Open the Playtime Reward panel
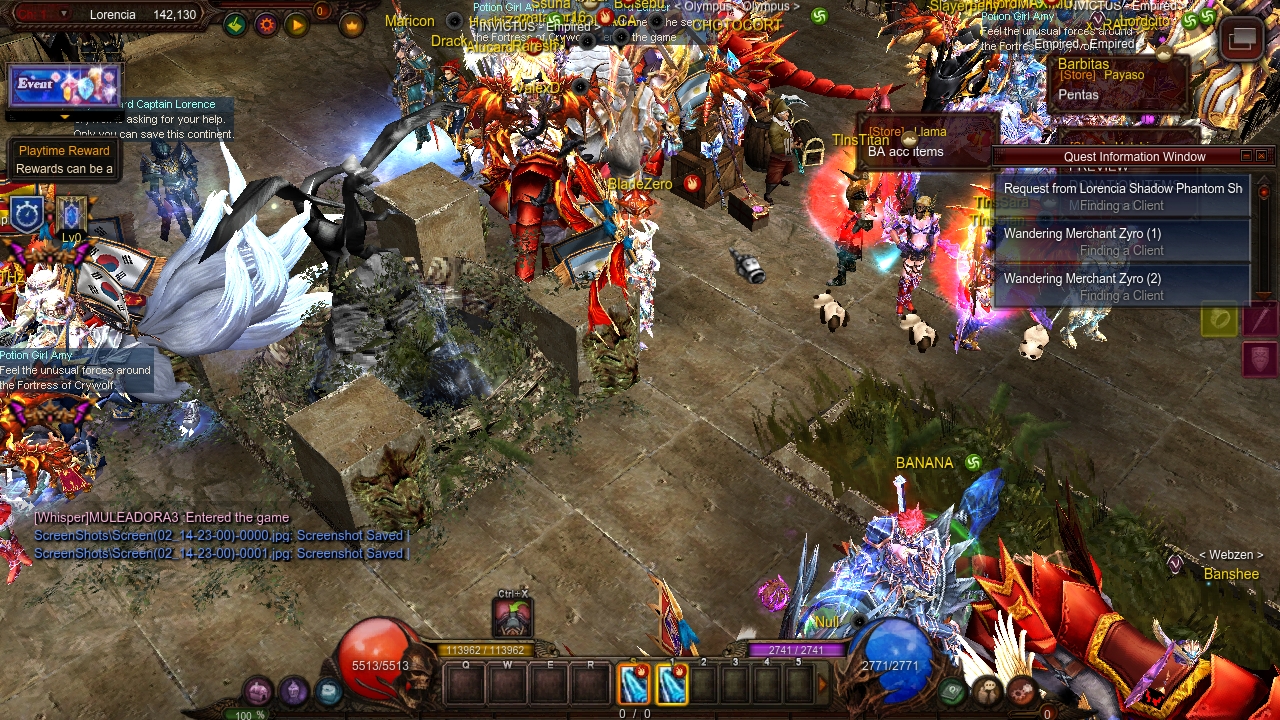 64,160
